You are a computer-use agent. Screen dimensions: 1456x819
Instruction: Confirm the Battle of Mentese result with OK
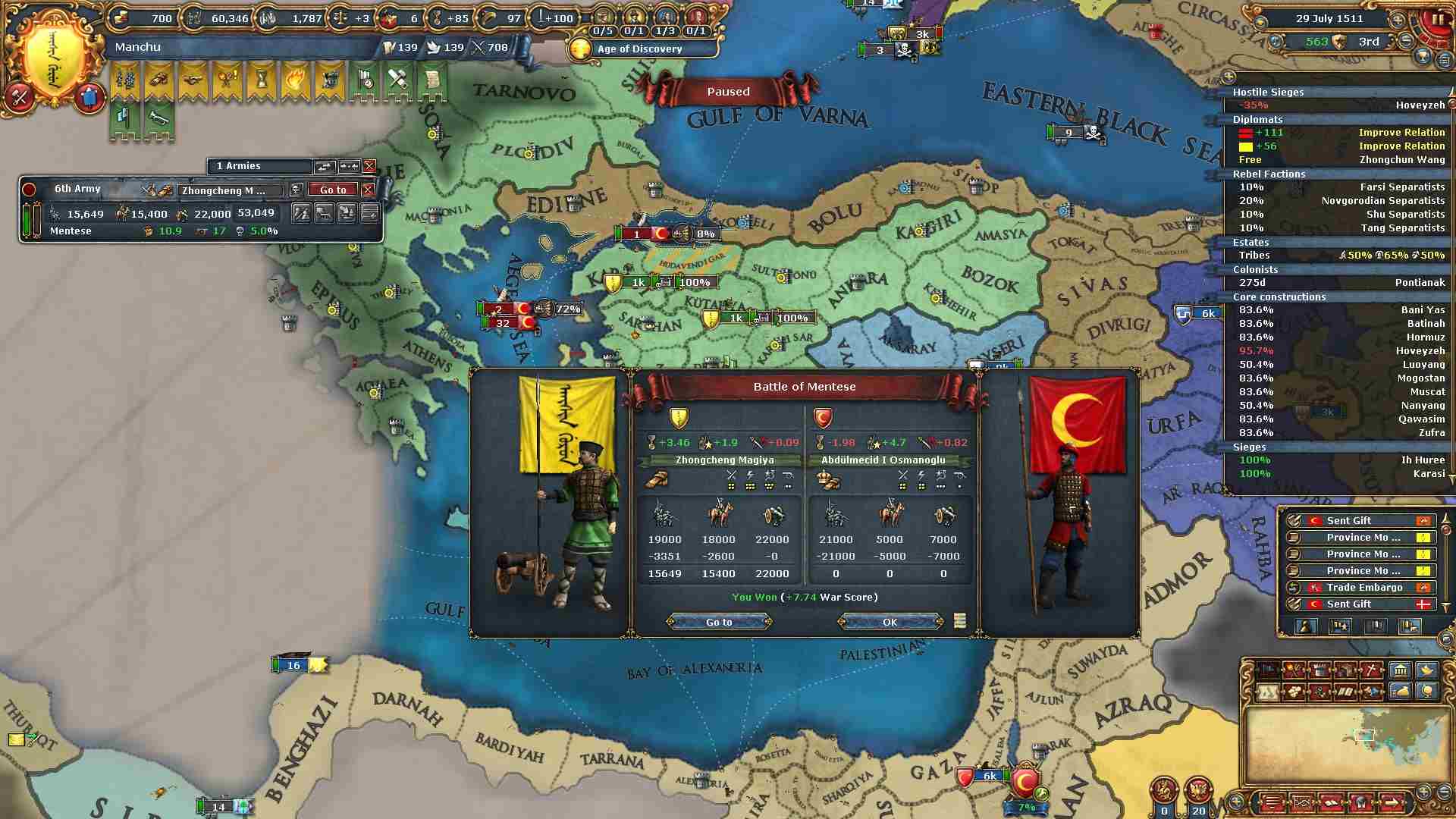click(x=890, y=622)
